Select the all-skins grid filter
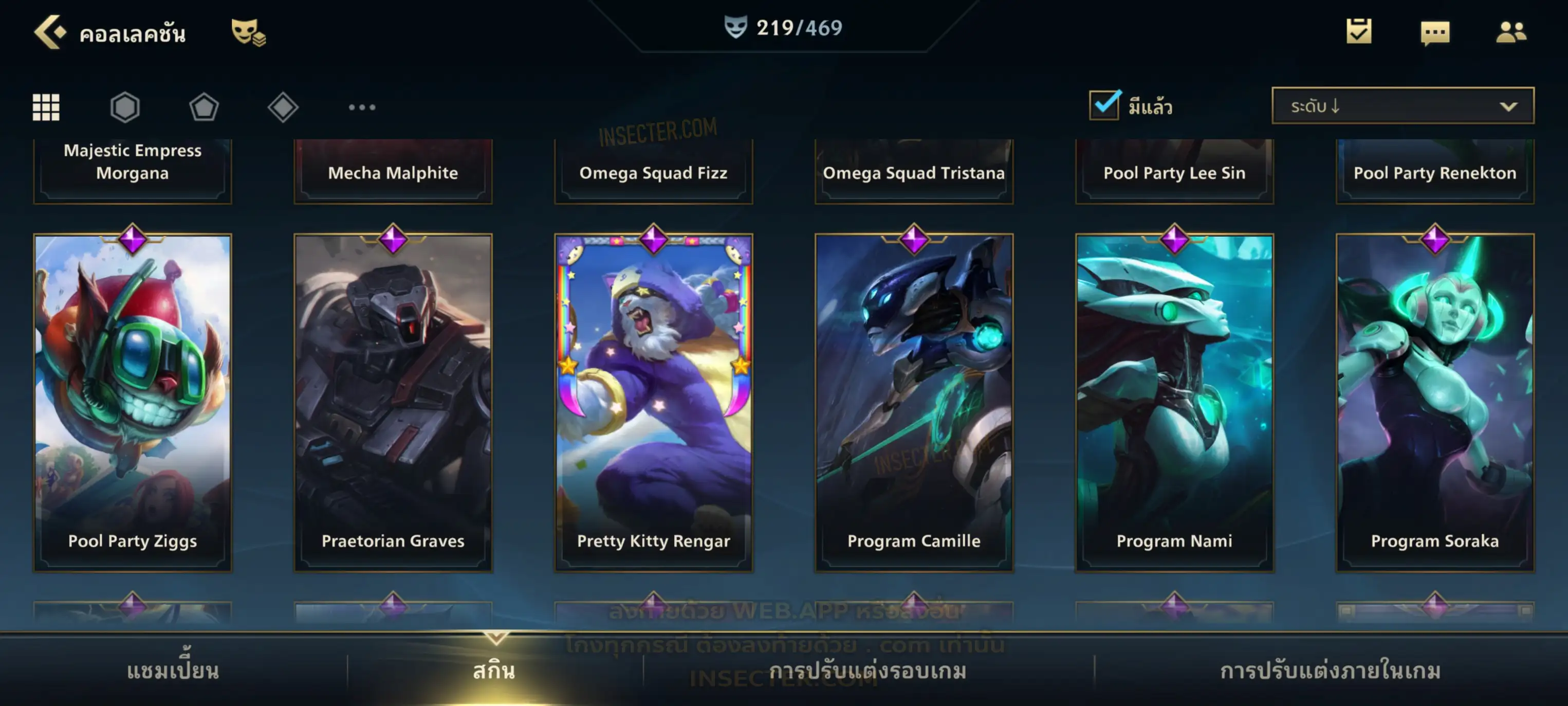The width and height of the screenshot is (1568, 706). (x=46, y=107)
